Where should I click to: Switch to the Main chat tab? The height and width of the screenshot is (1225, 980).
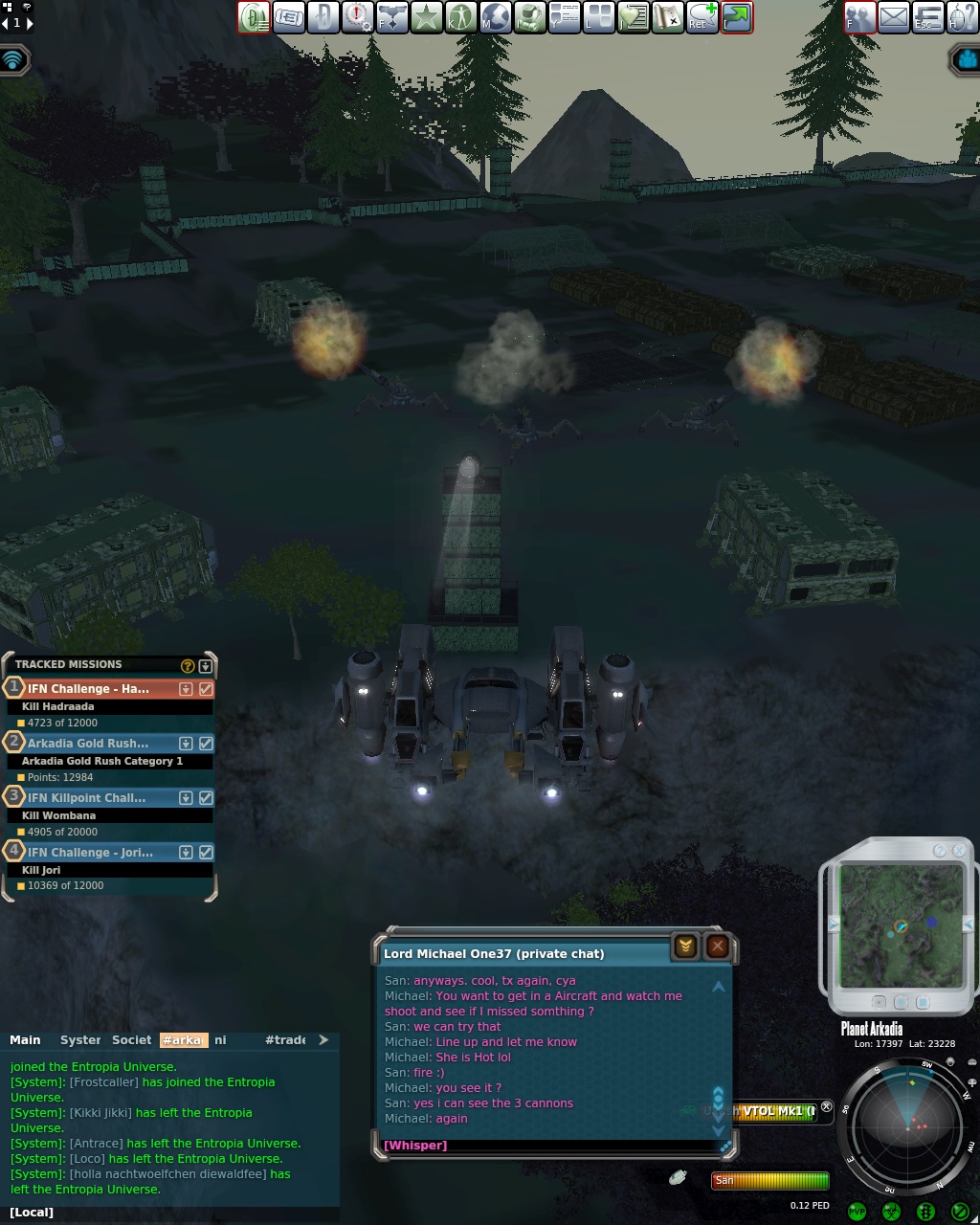[x=26, y=1040]
